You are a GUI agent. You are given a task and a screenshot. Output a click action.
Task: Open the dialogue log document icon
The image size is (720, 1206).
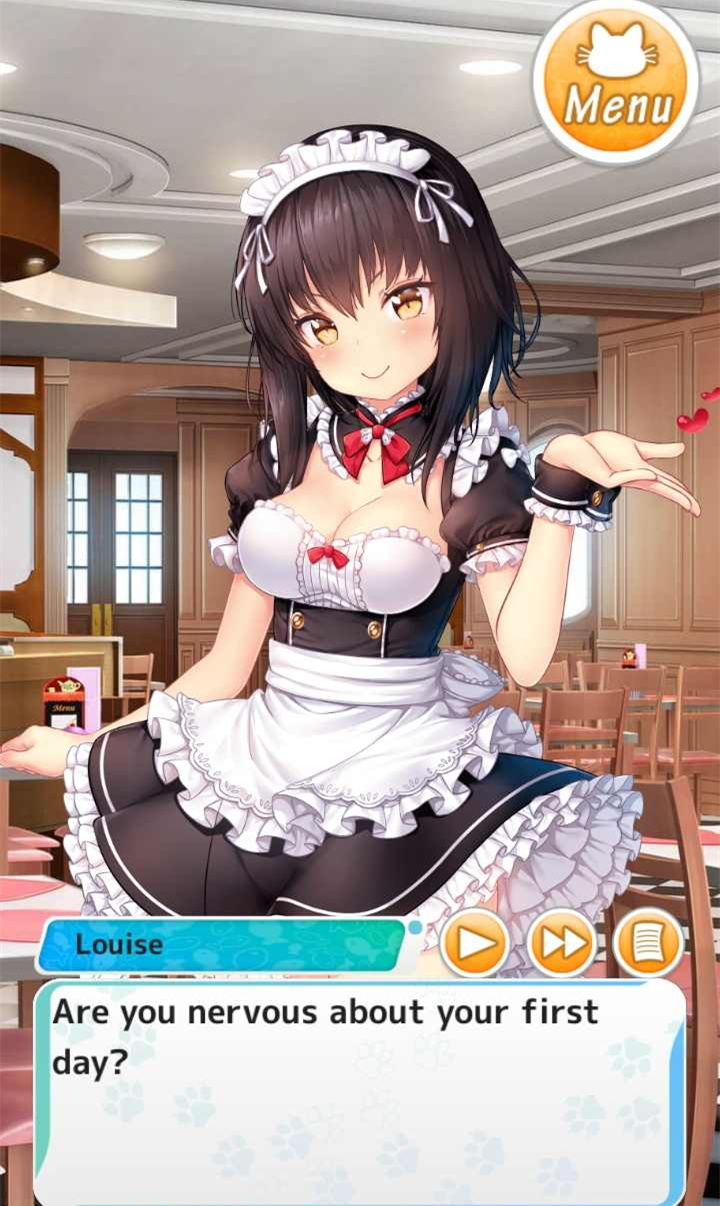coord(648,943)
